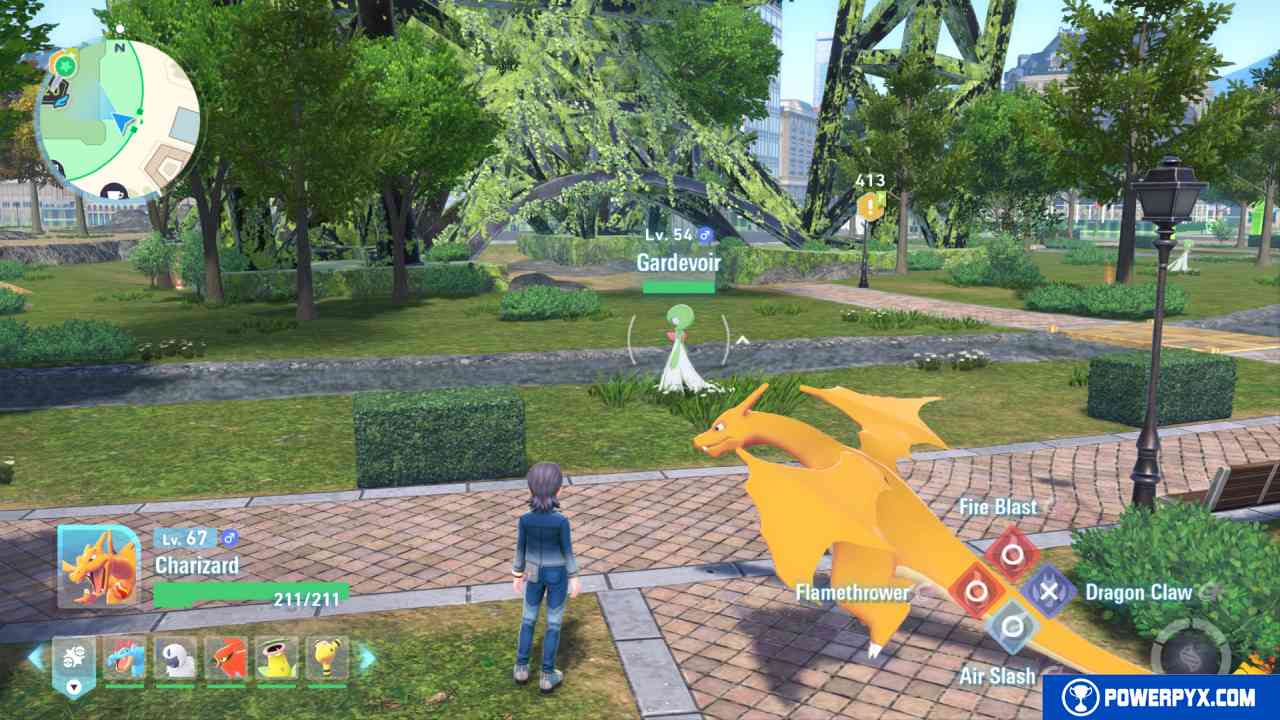The height and width of the screenshot is (720, 1280).
Task: Open the circular minimap
Action: [x=118, y=118]
